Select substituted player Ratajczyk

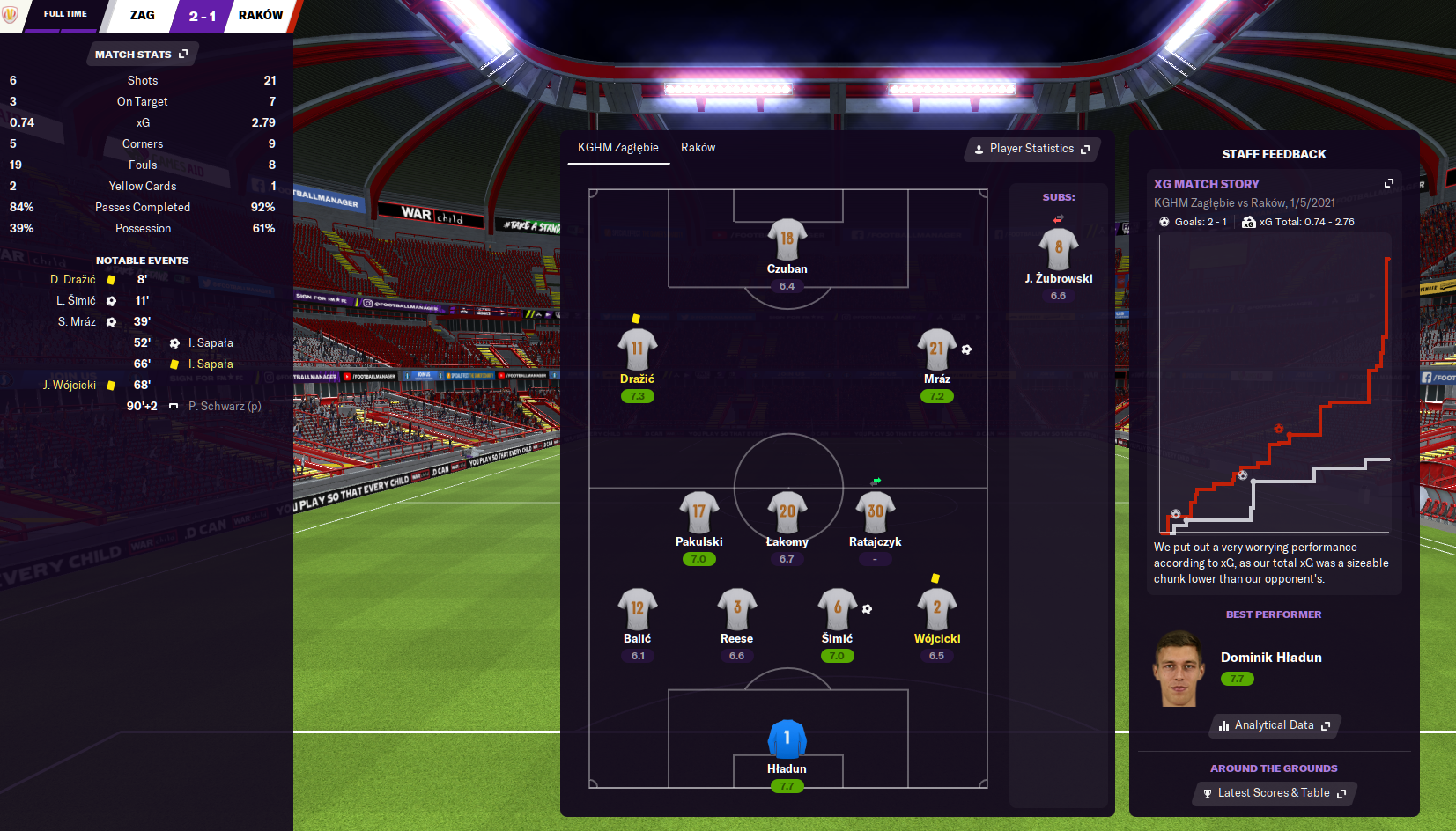(x=875, y=512)
